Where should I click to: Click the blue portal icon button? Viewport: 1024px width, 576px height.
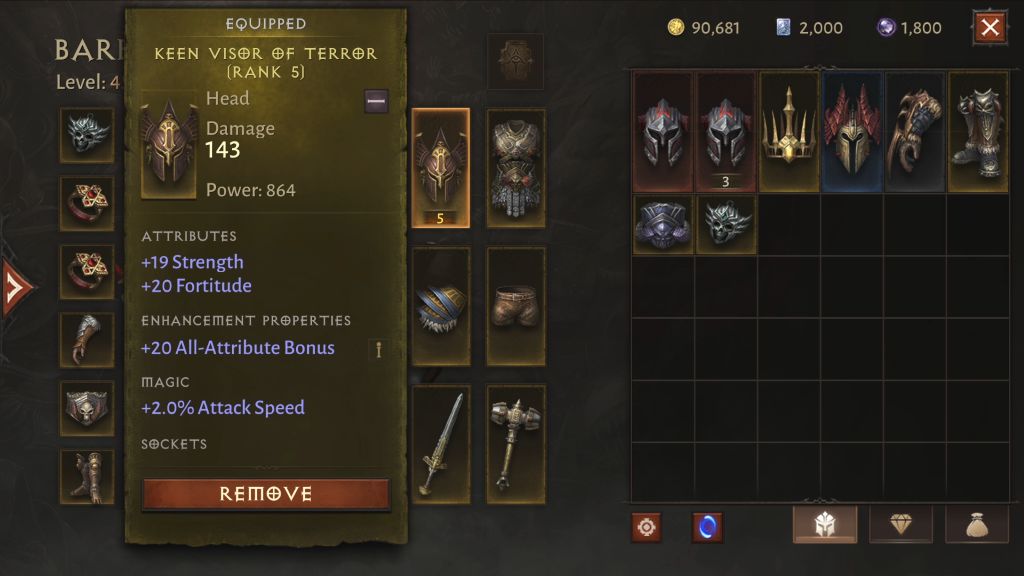point(707,527)
